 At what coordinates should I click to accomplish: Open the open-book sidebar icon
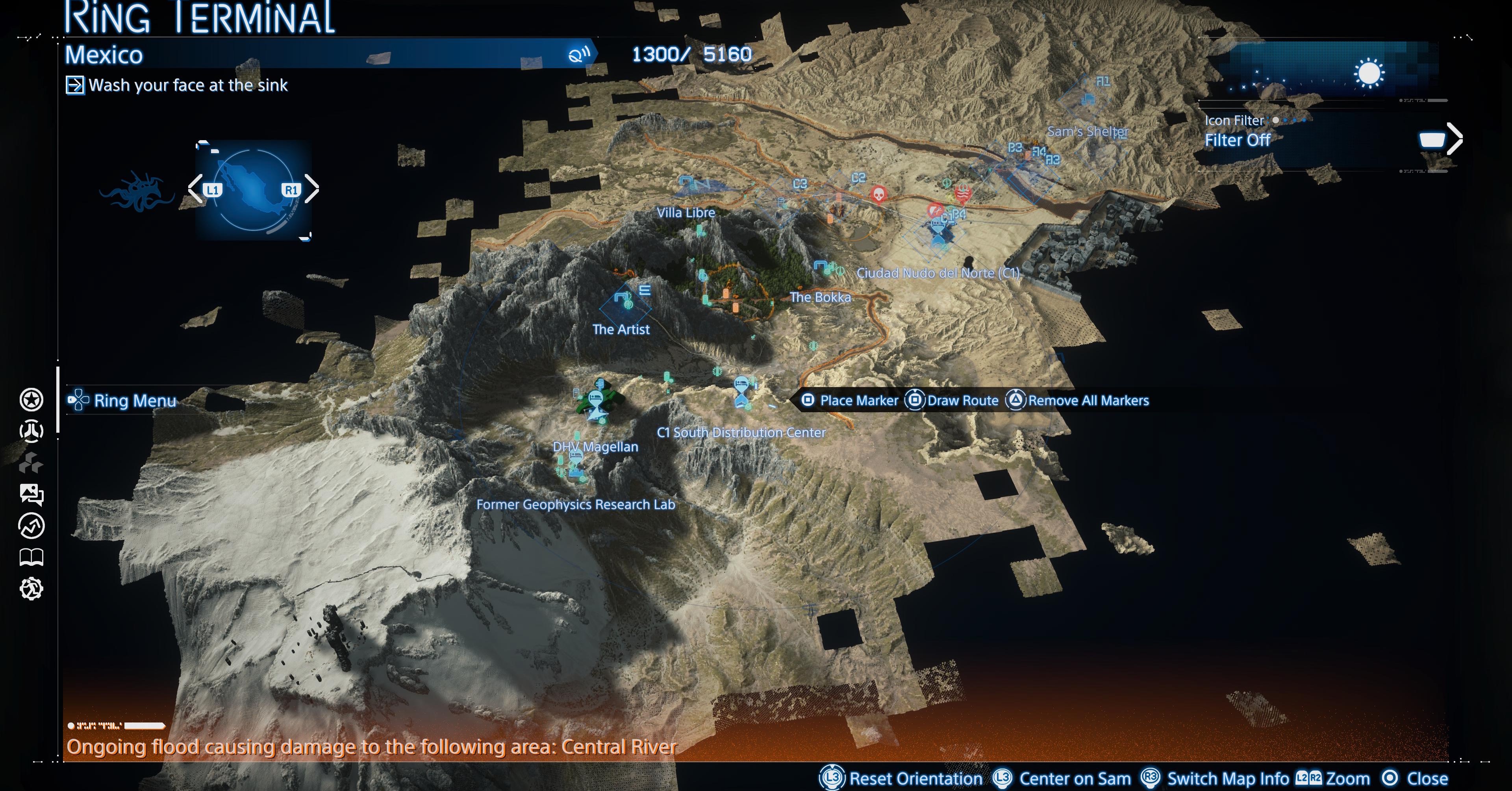click(x=31, y=557)
